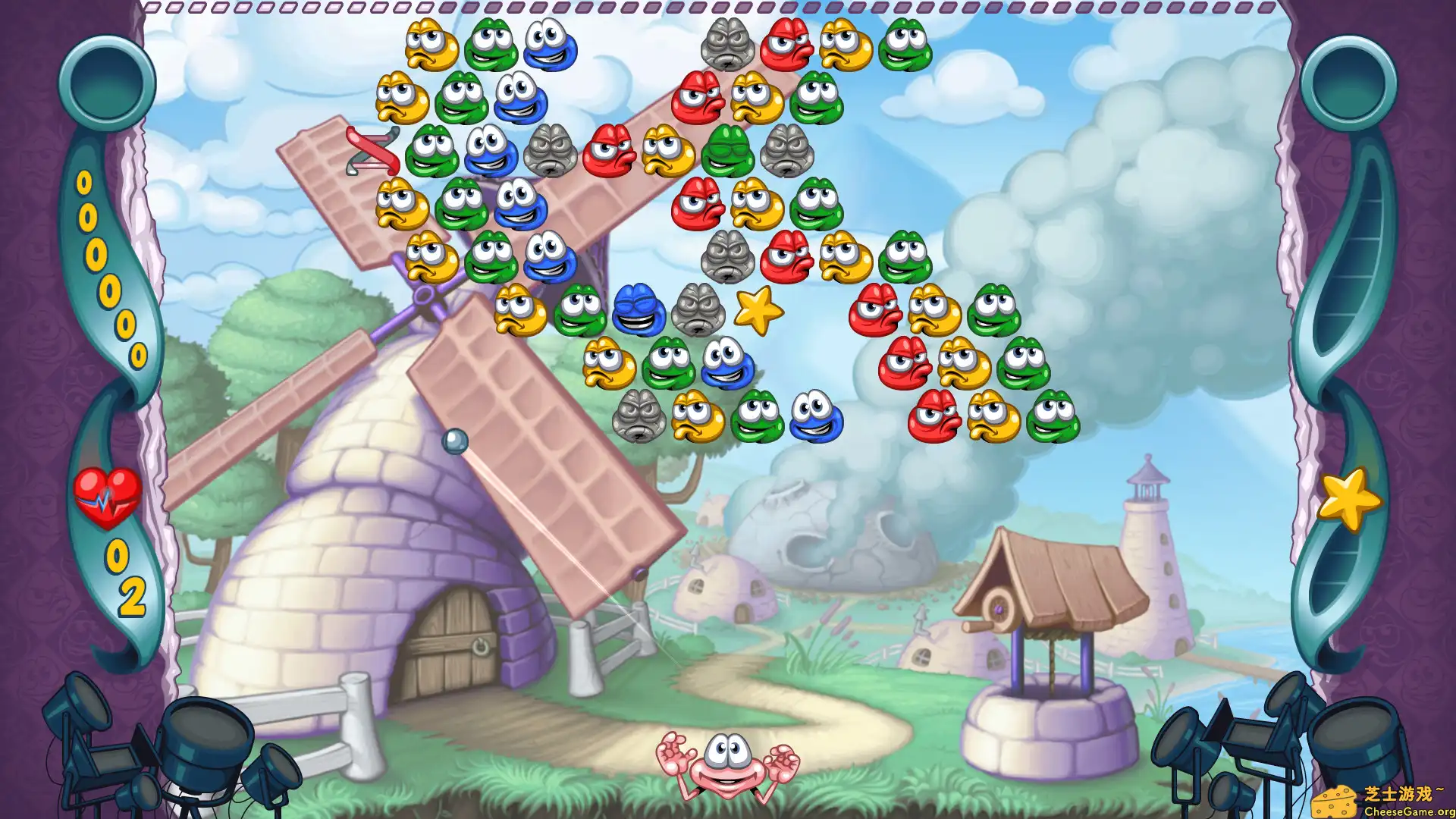Click the small gray ball on the windmill blade
Viewport: 1456px width, 819px height.
click(455, 440)
